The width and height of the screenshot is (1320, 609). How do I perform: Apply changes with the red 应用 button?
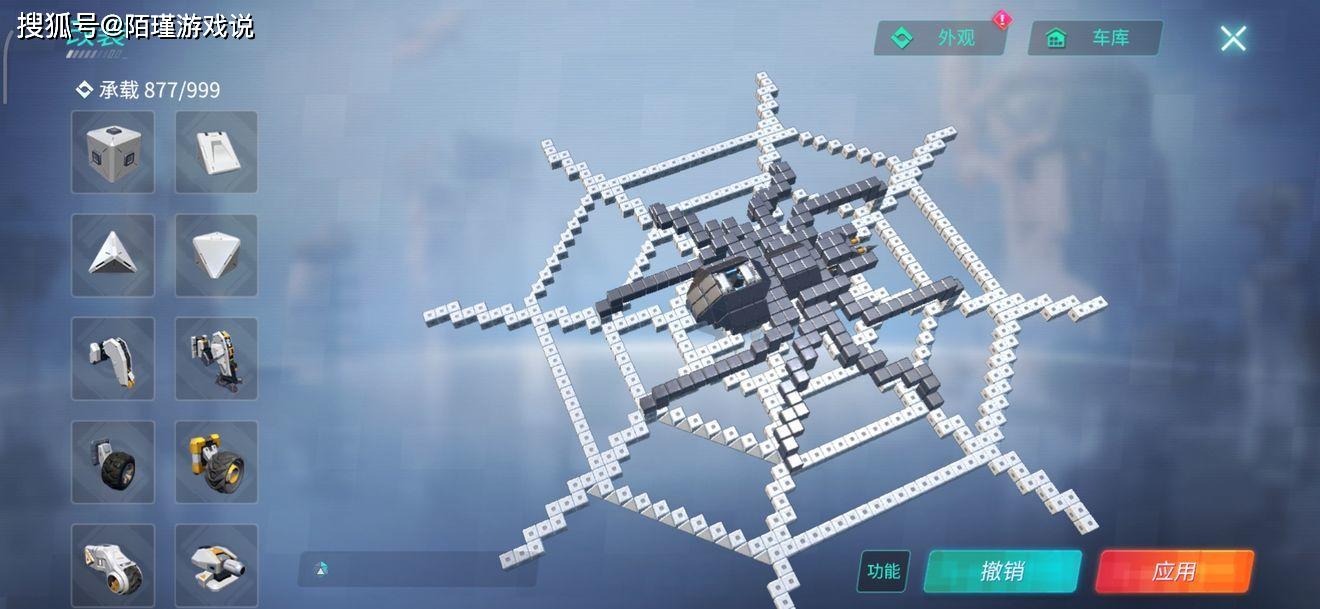(x=1174, y=571)
